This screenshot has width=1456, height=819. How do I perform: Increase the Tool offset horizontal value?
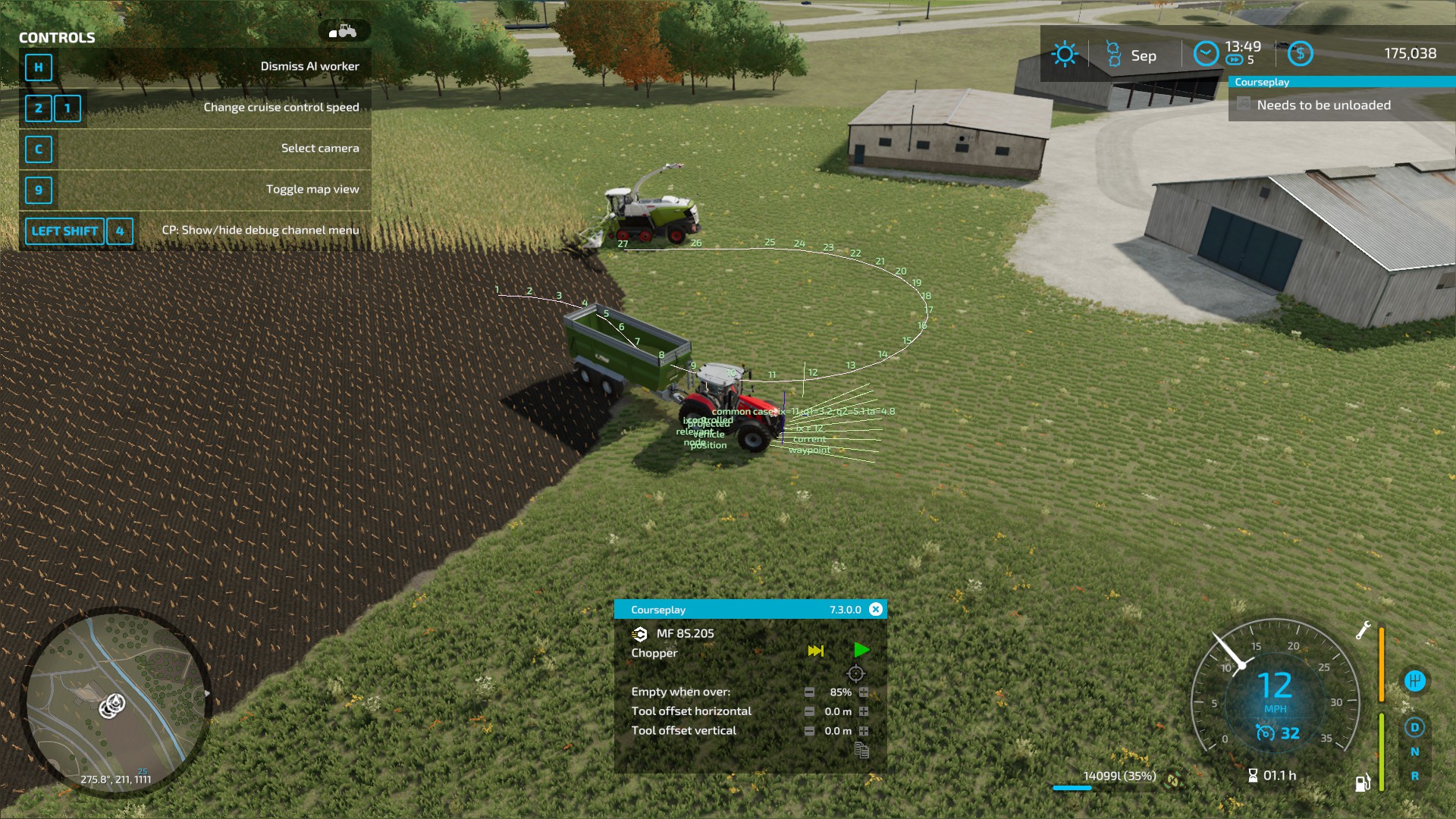click(863, 712)
